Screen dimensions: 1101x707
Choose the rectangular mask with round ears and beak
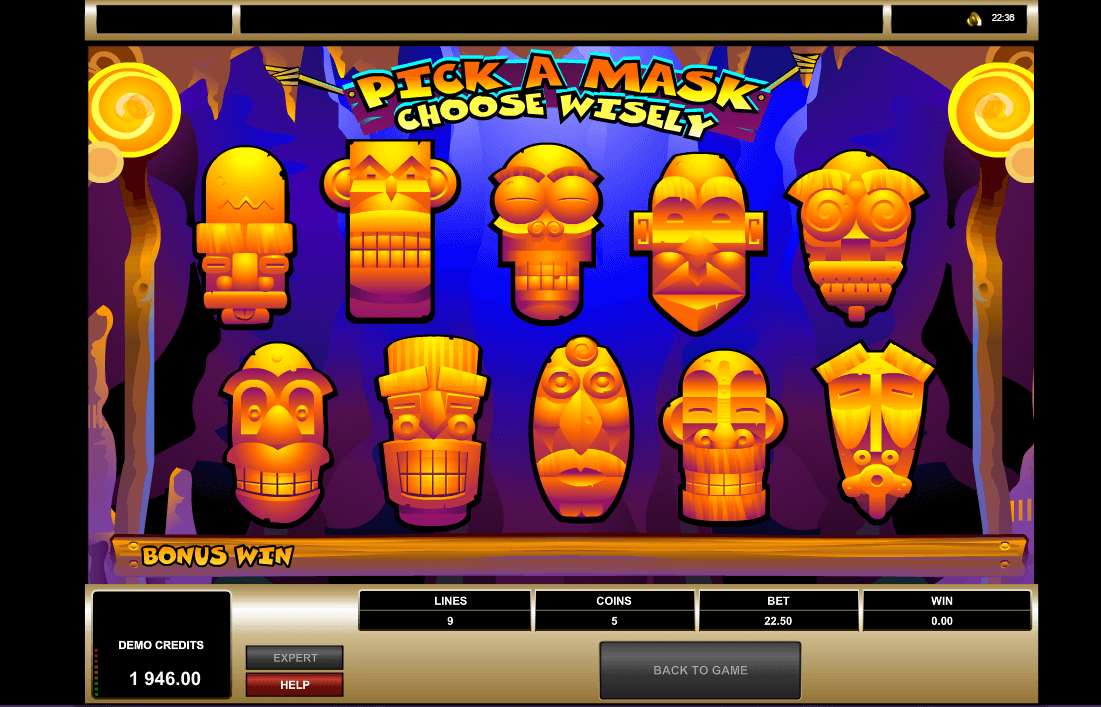pos(390,229)
